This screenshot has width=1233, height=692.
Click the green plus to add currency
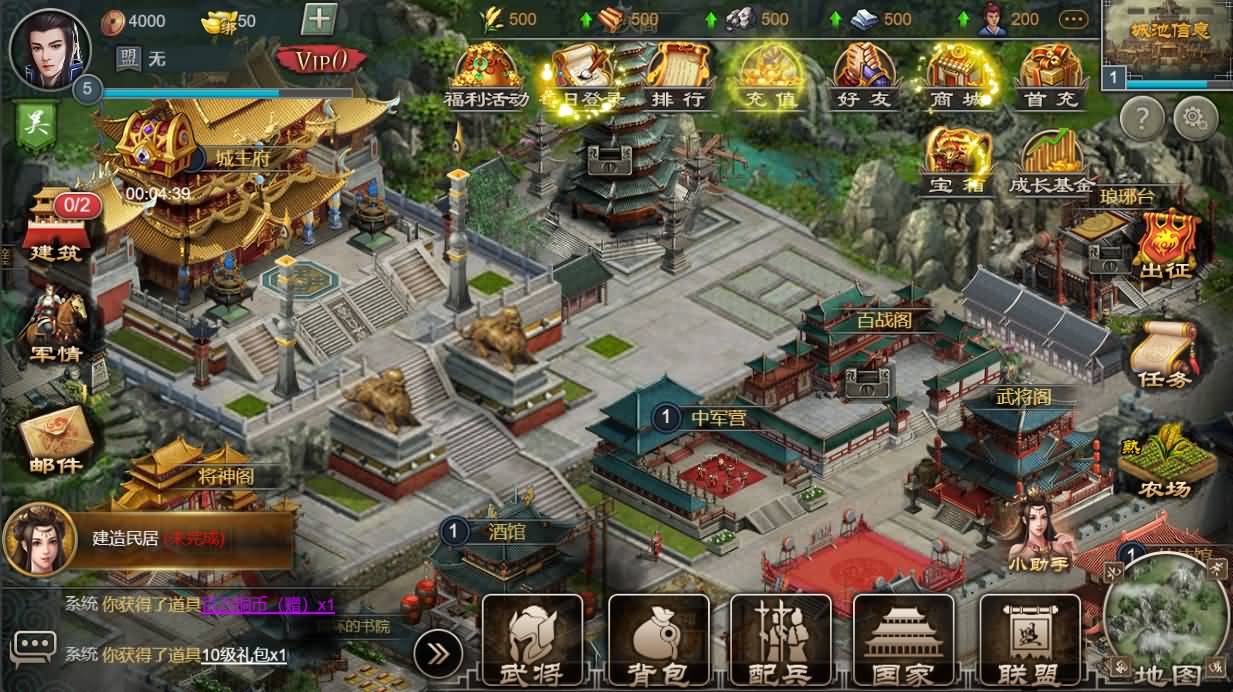point(319,20)
